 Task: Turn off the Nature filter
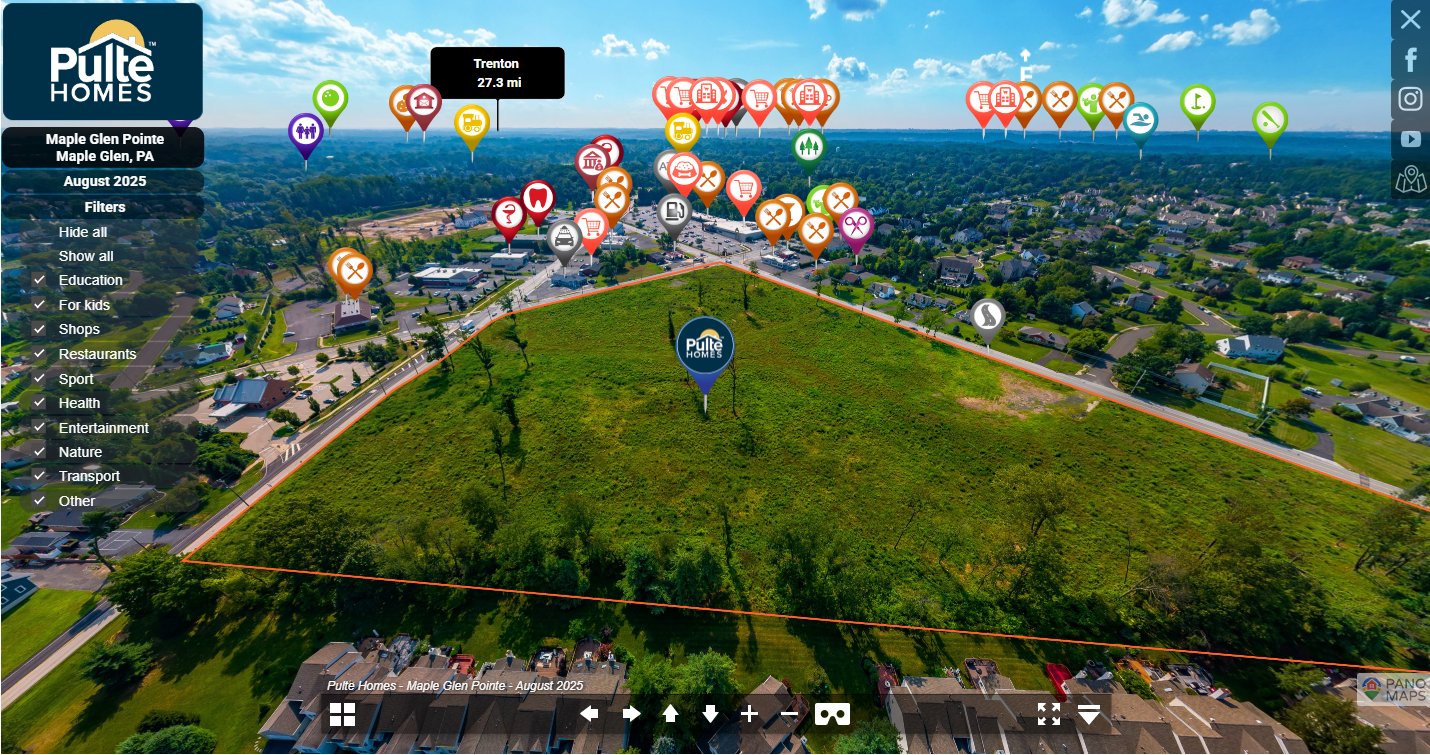(x=40, y=452)
